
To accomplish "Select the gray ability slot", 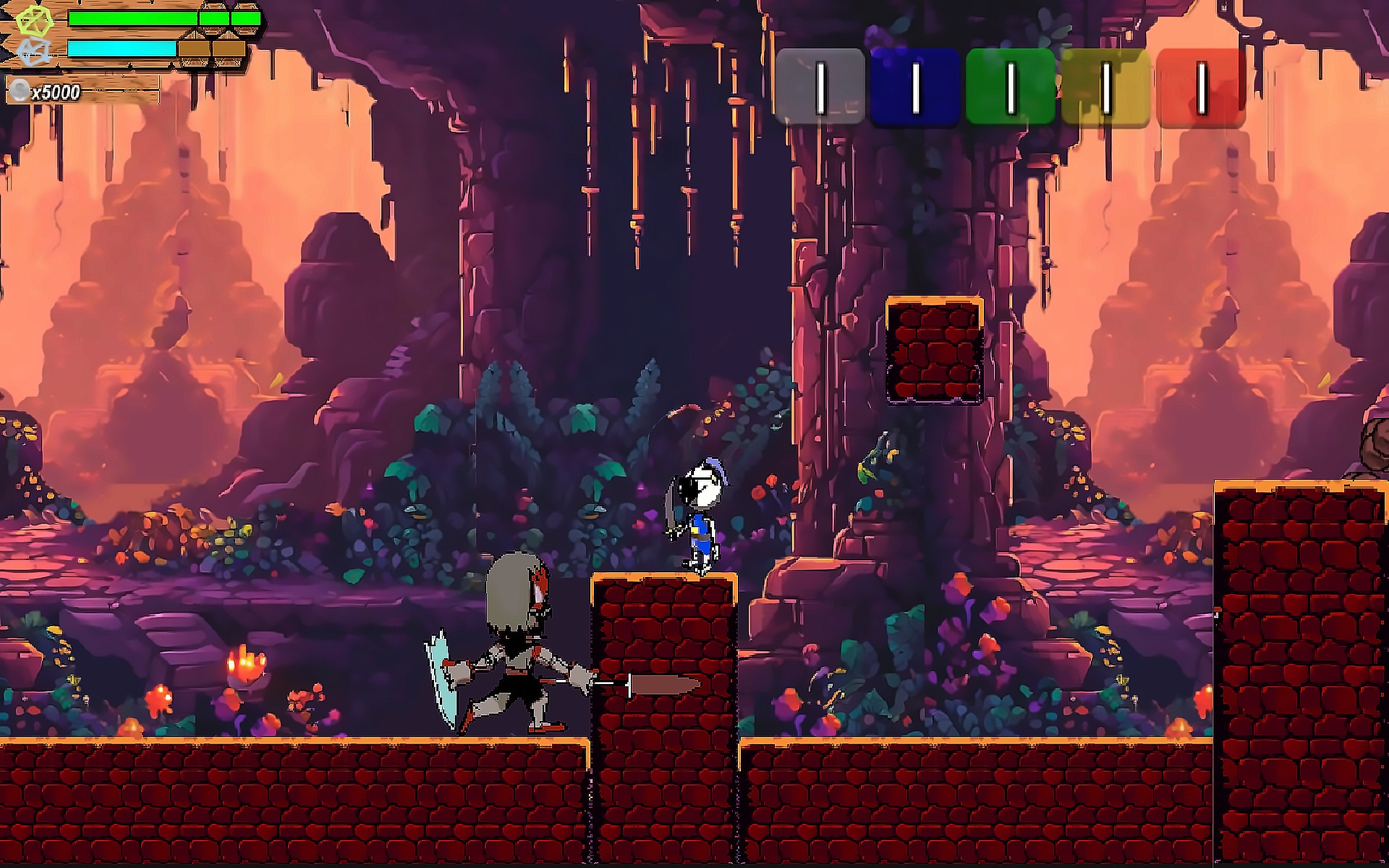I will click(x=820, y=87).
